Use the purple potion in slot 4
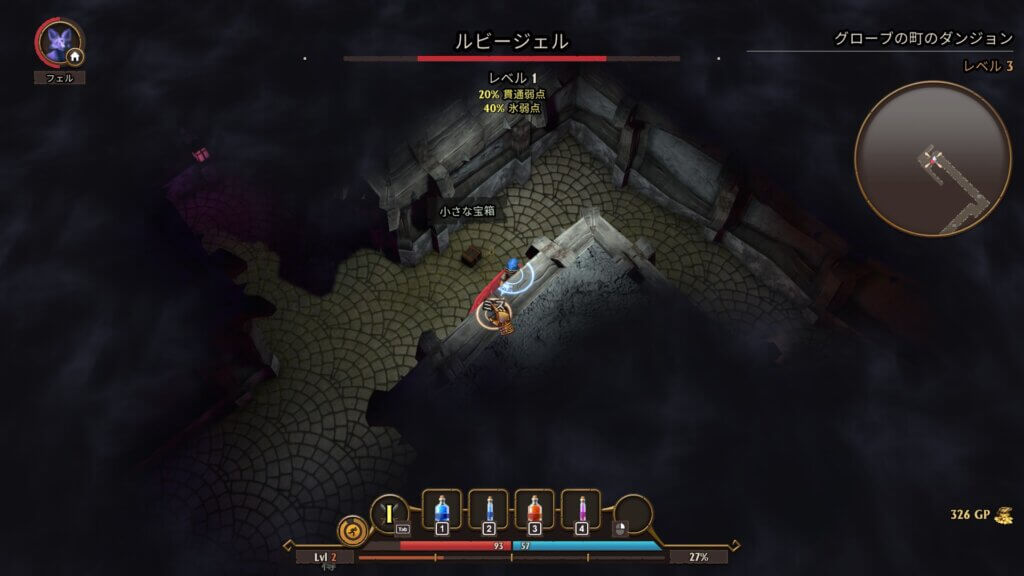 click(x=581, y=510)
